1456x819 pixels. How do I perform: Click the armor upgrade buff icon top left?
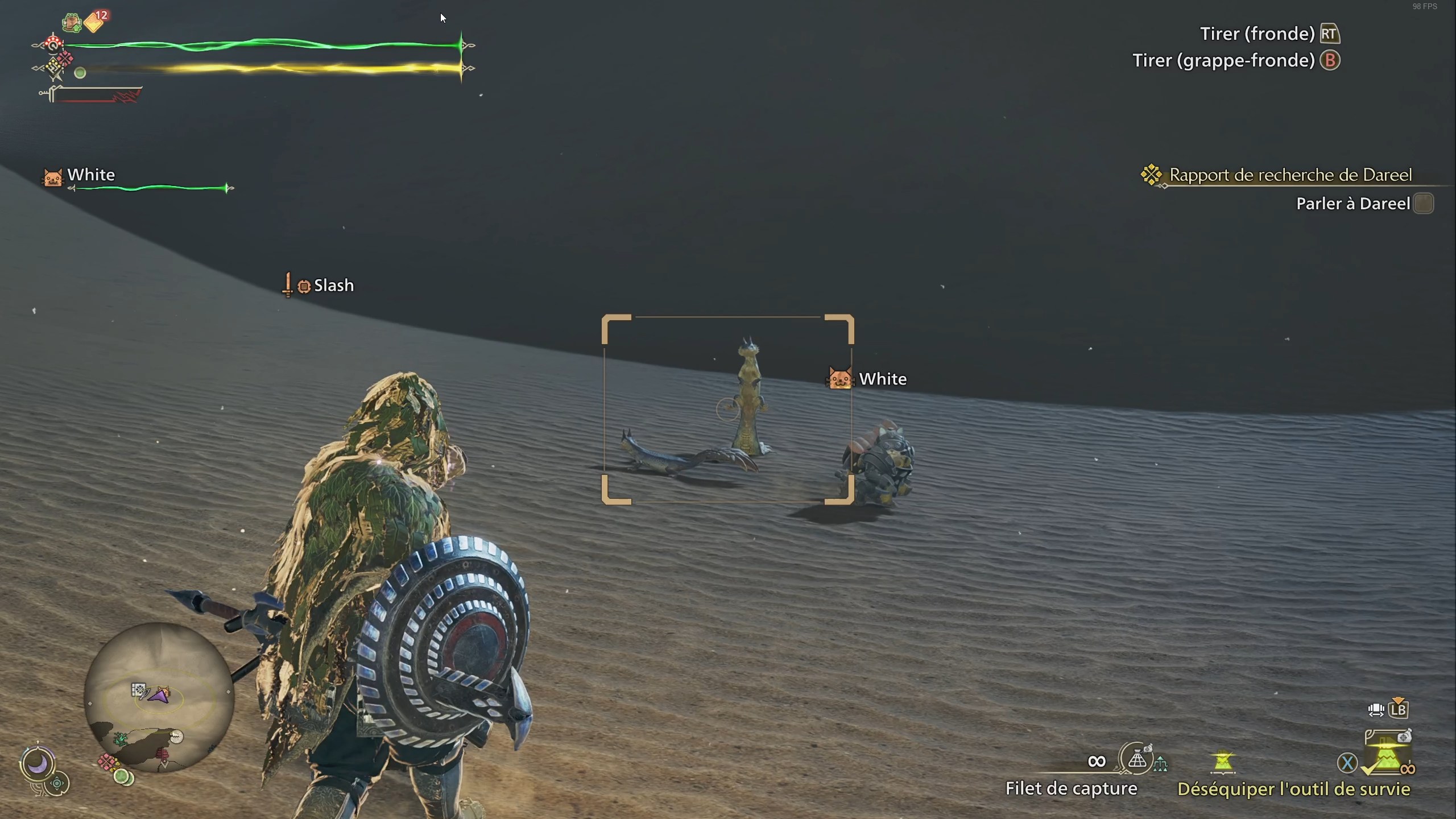click(x=72, y=22)
